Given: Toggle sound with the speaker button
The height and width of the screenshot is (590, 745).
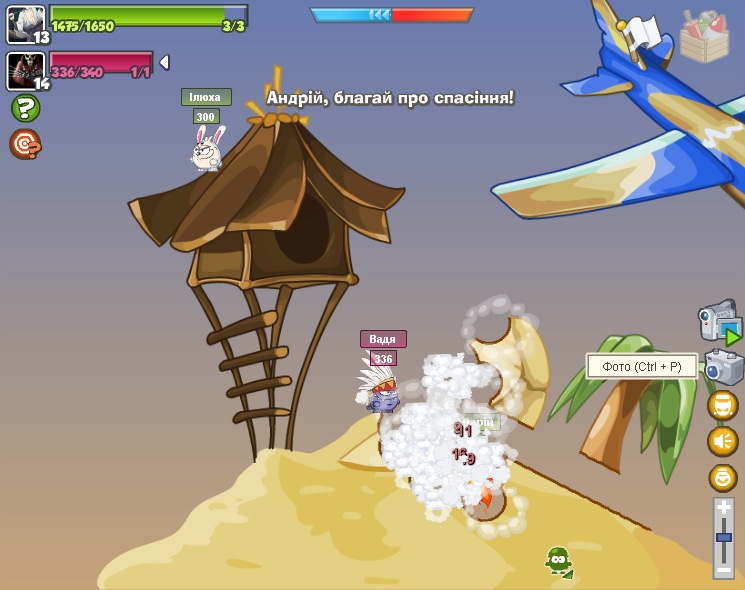Looking at the screenshot, I should (722, 441).
